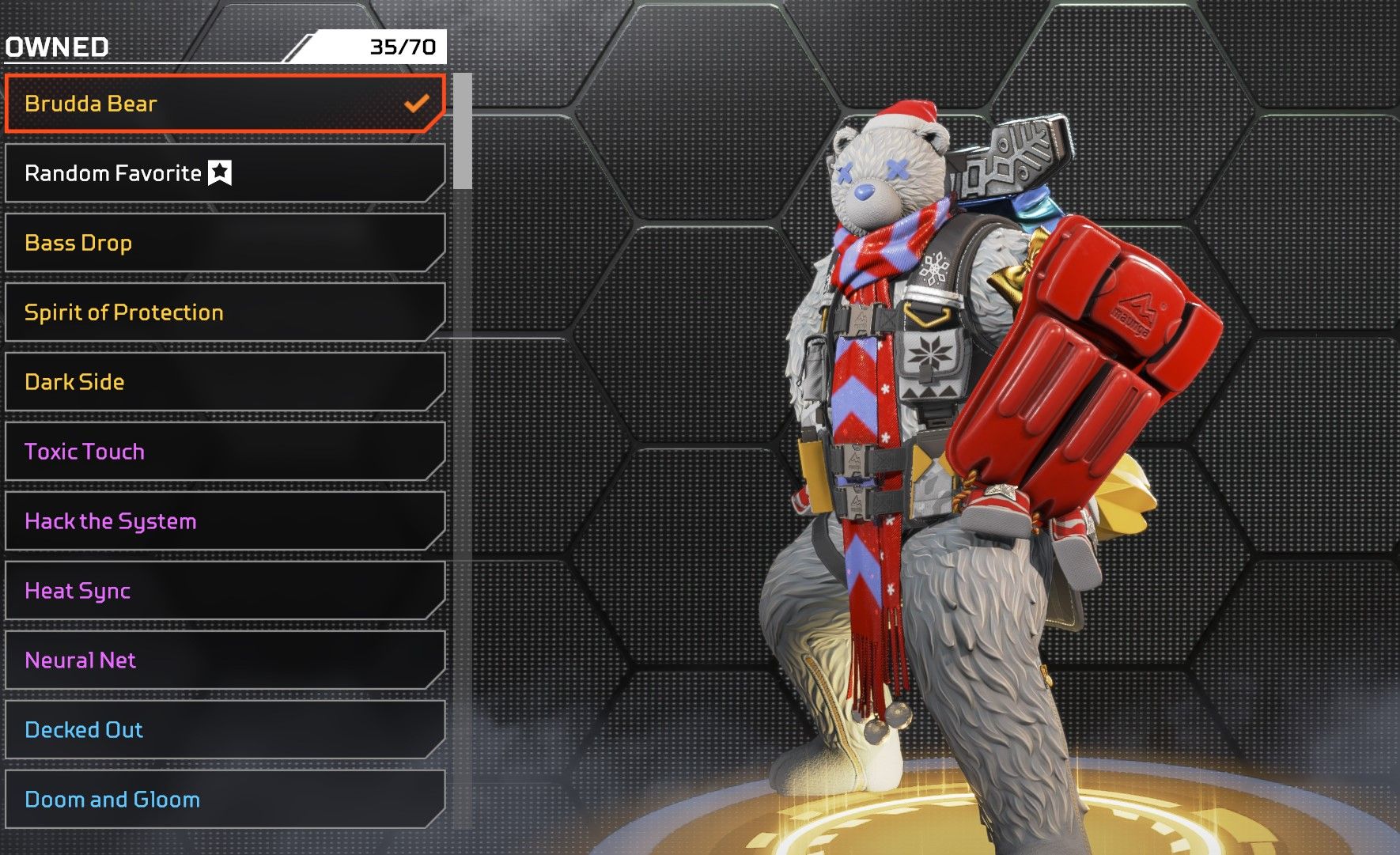1400x855 pixels.
Task: Choose the Toxic Touch skin
Action: point(225,452)
